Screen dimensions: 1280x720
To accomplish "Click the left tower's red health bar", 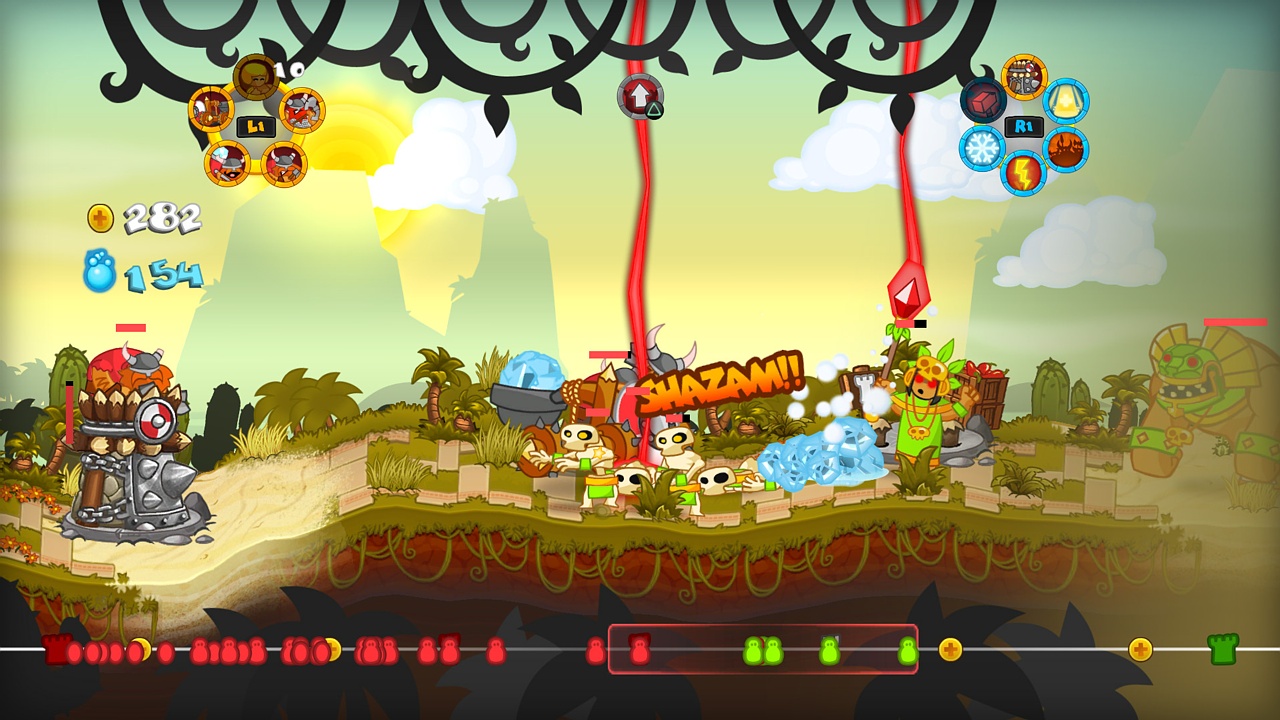I will pos(129,326).
